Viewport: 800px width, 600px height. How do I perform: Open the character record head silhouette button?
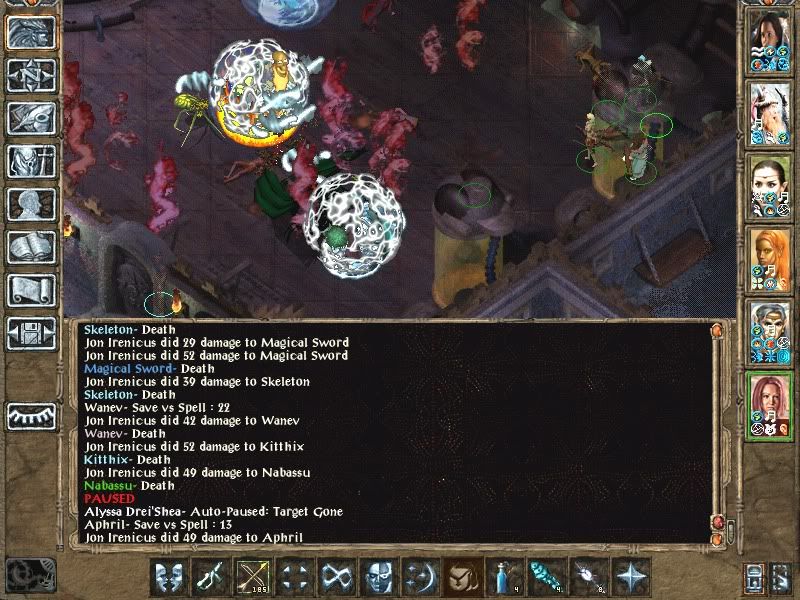point(31,204)
